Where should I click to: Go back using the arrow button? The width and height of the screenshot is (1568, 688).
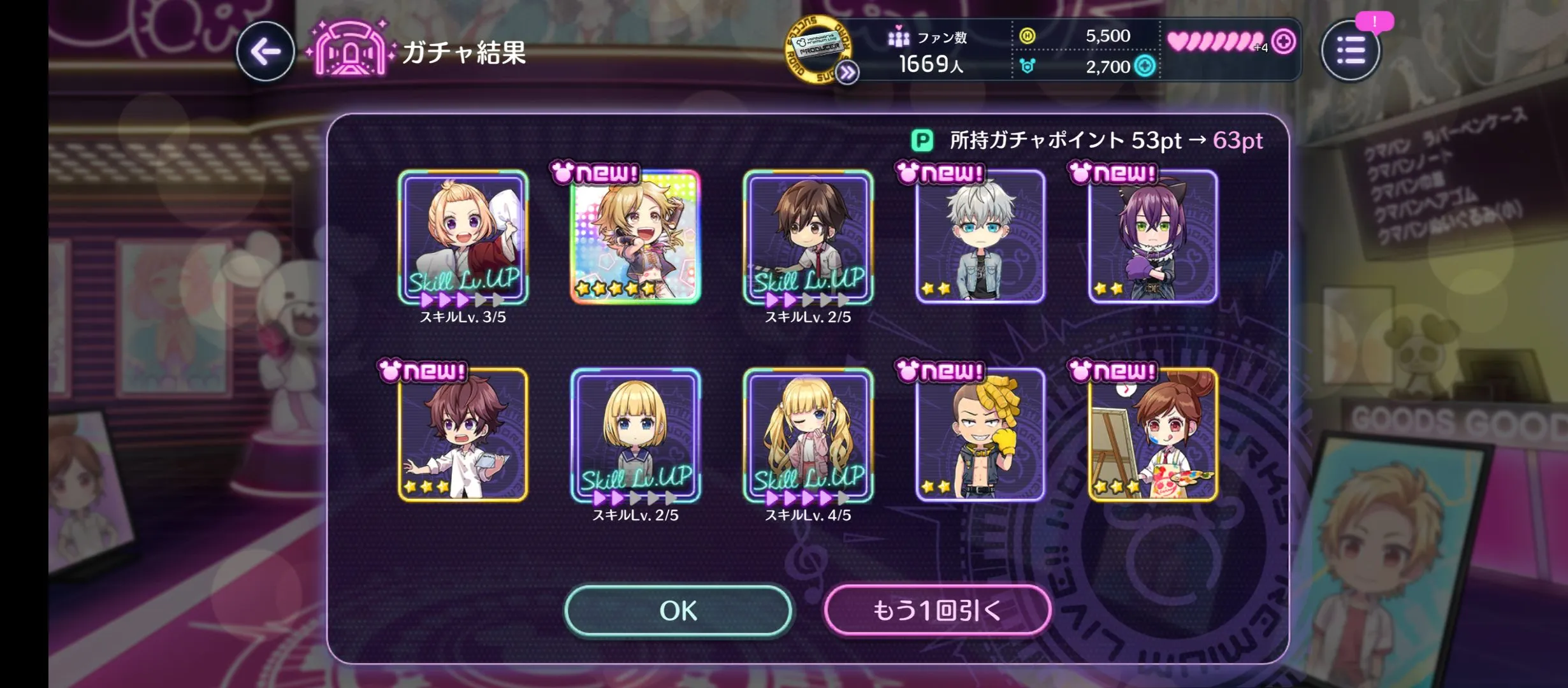[x=265, y=51]
